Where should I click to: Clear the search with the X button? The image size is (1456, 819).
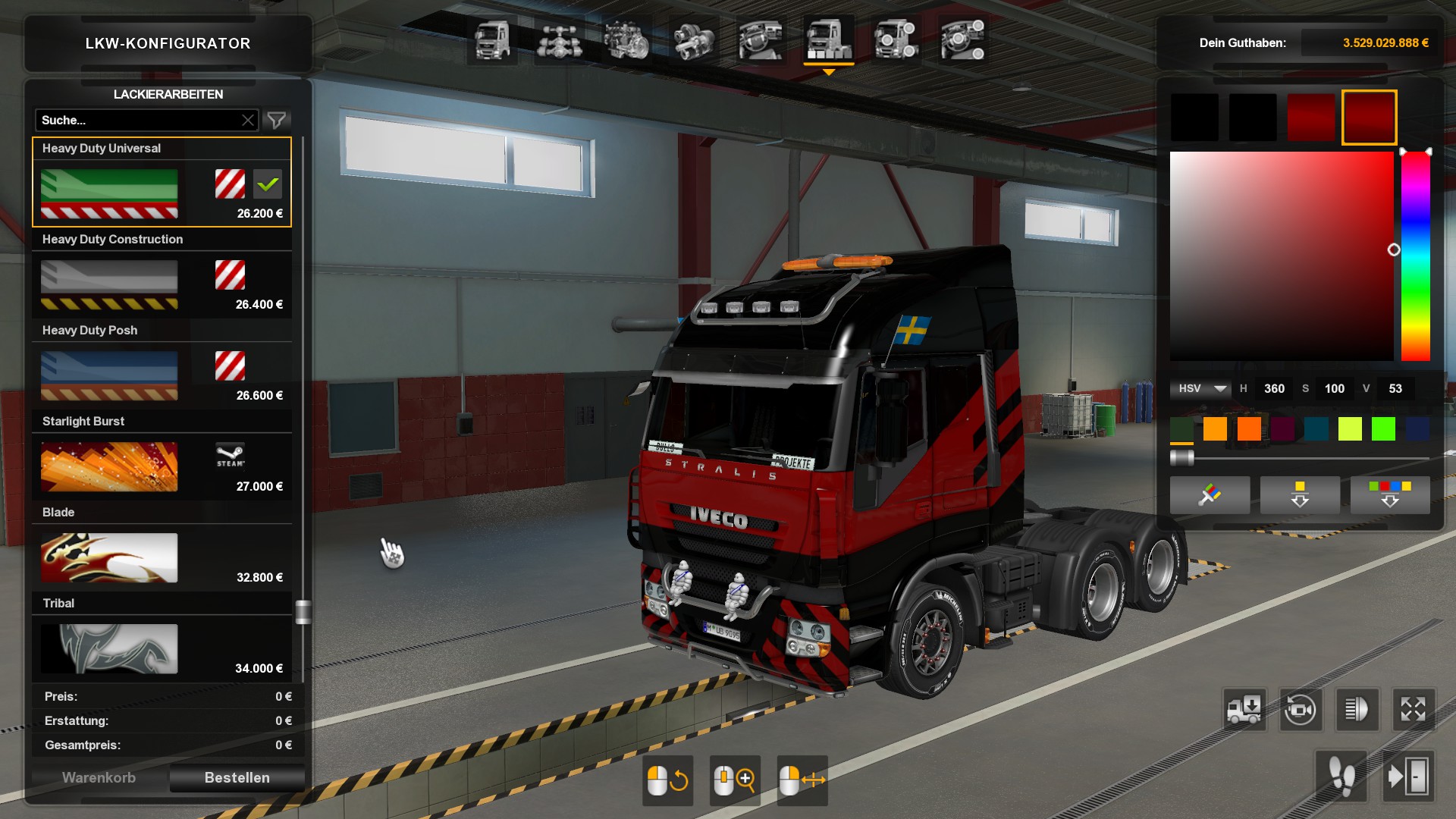pyautogui.click(x=248, y=120)
